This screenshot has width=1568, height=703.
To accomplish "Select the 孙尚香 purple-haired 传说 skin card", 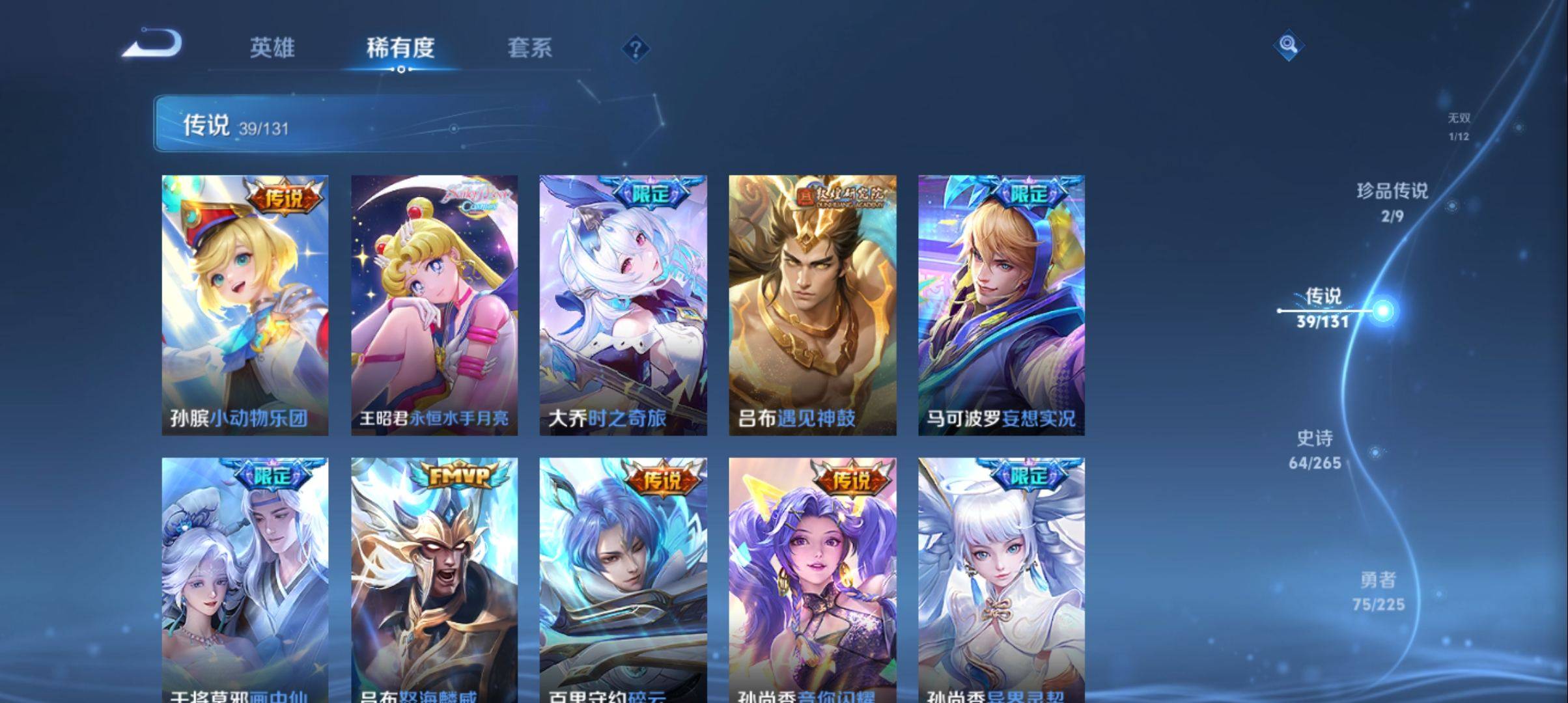I will pyautogui.click(x=813, y=579).
